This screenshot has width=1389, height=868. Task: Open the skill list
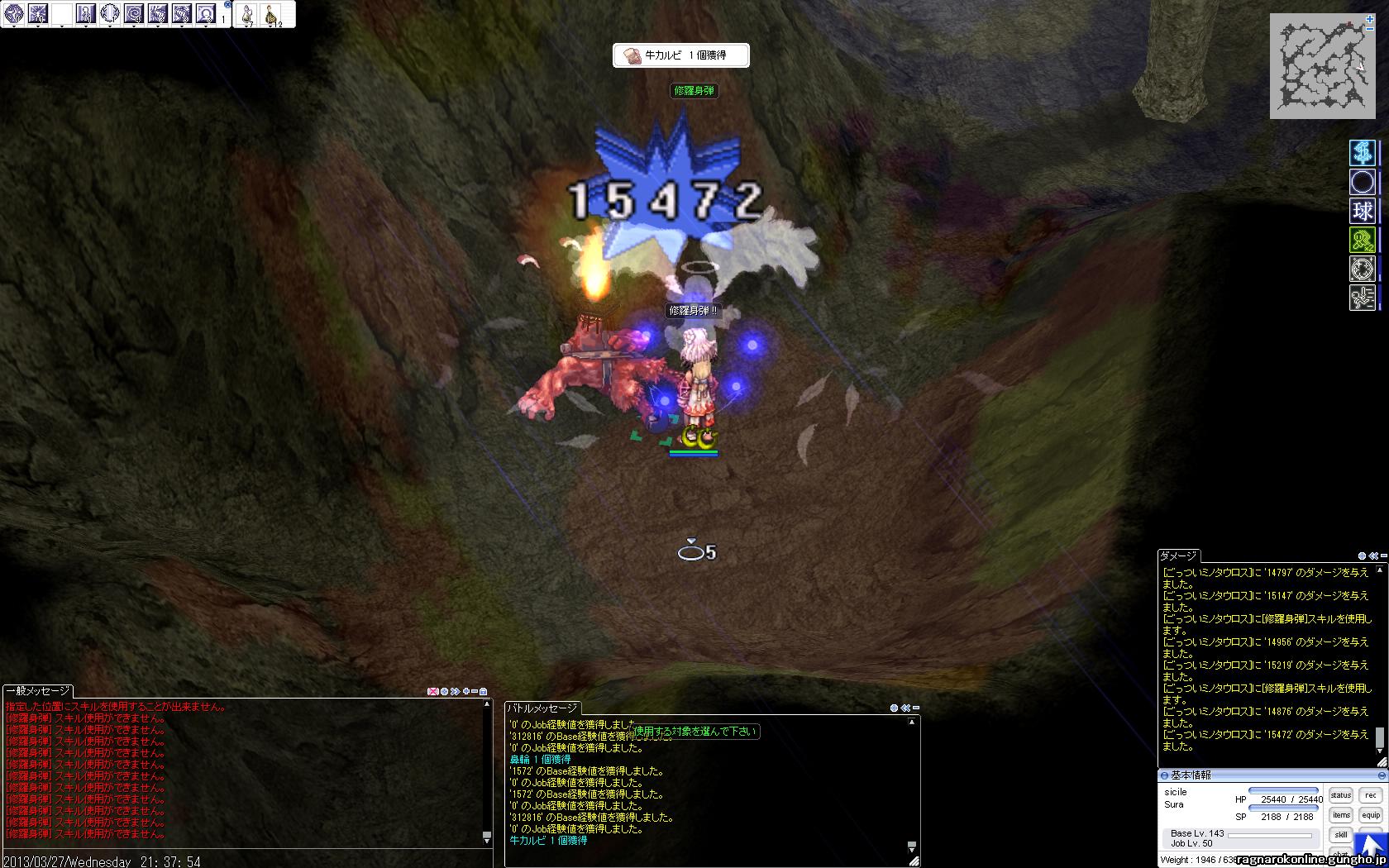(x=1340, y=835)
